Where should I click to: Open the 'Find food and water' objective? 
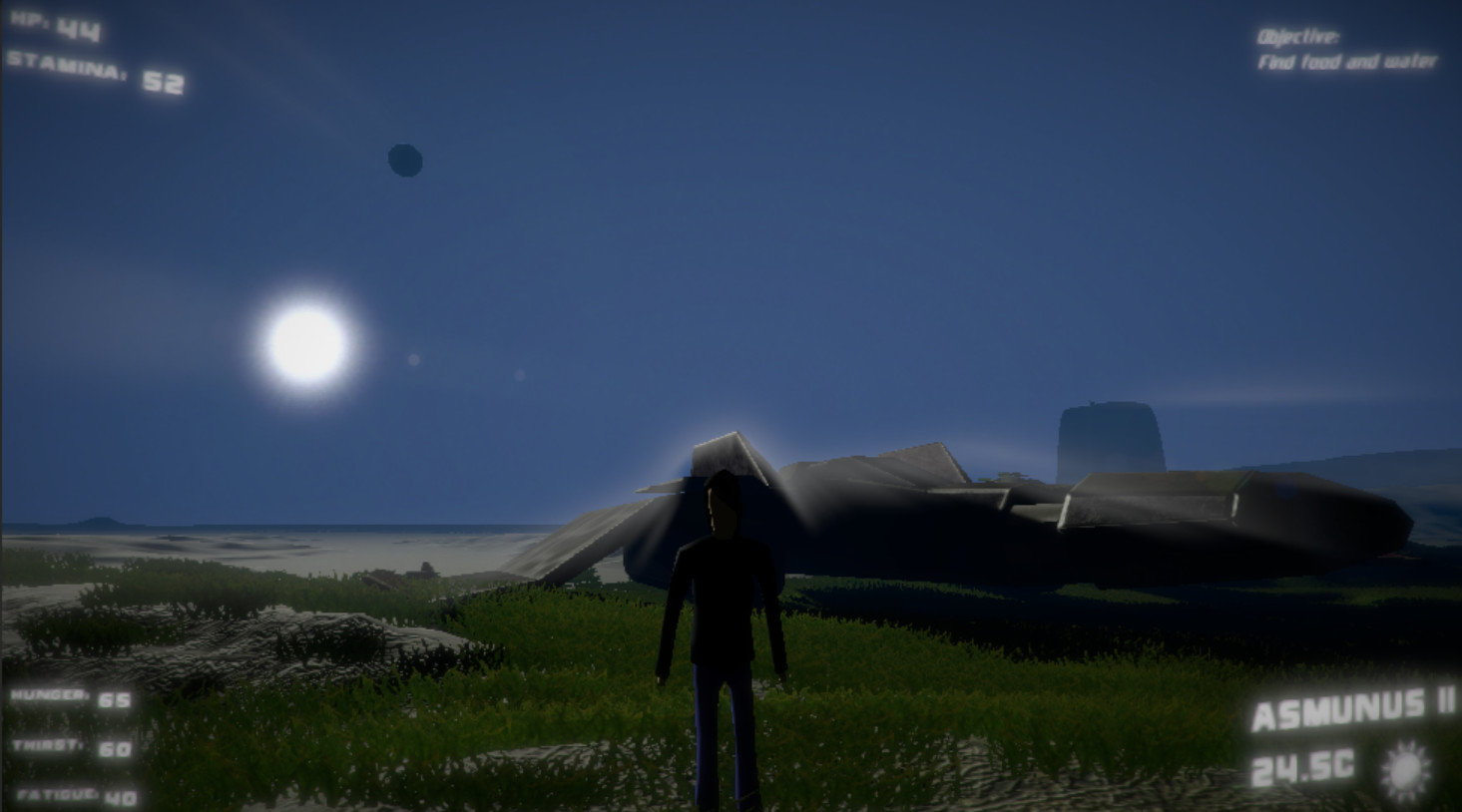point(1349,60)
